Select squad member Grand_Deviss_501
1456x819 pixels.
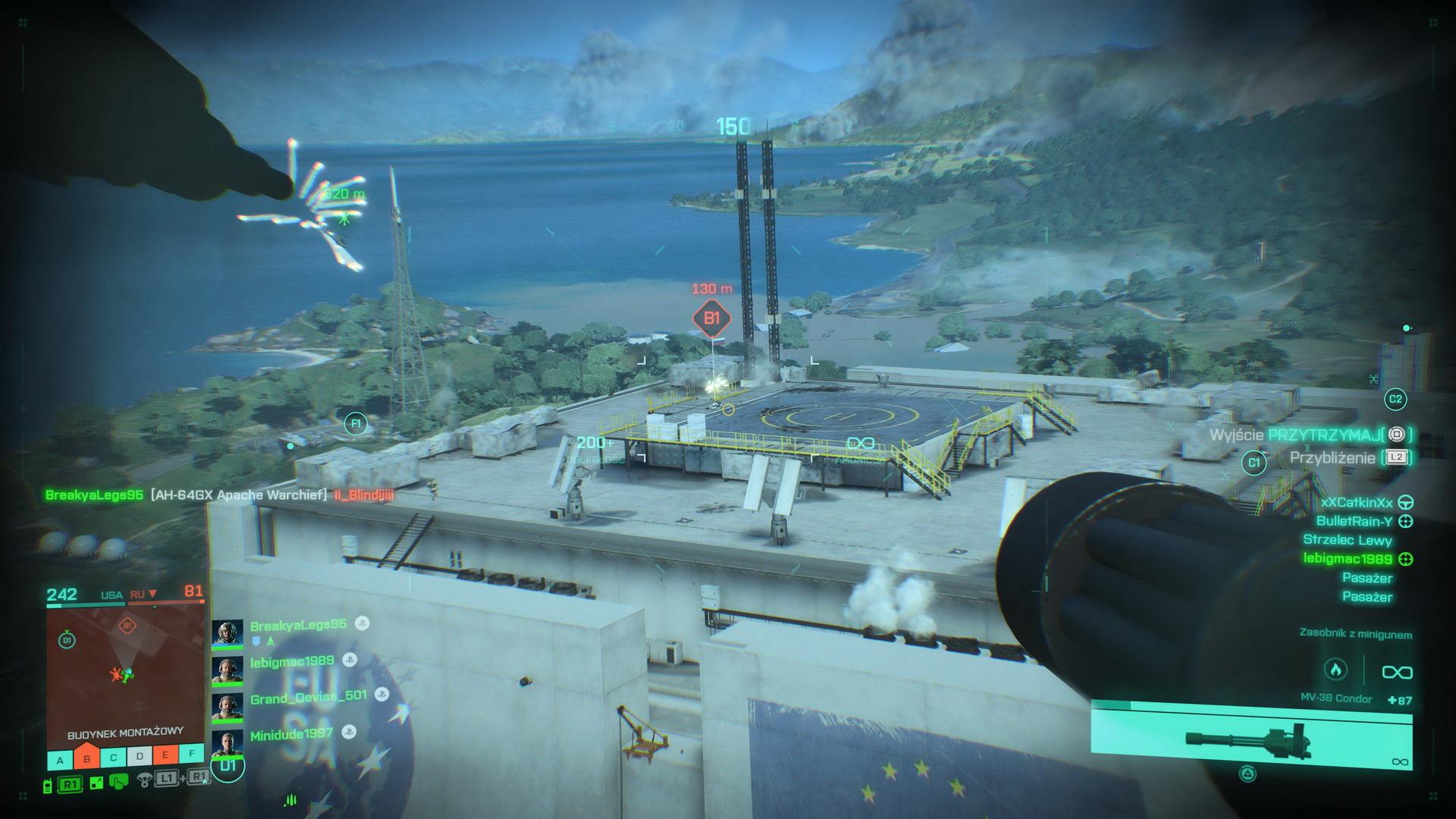point(308,697)
